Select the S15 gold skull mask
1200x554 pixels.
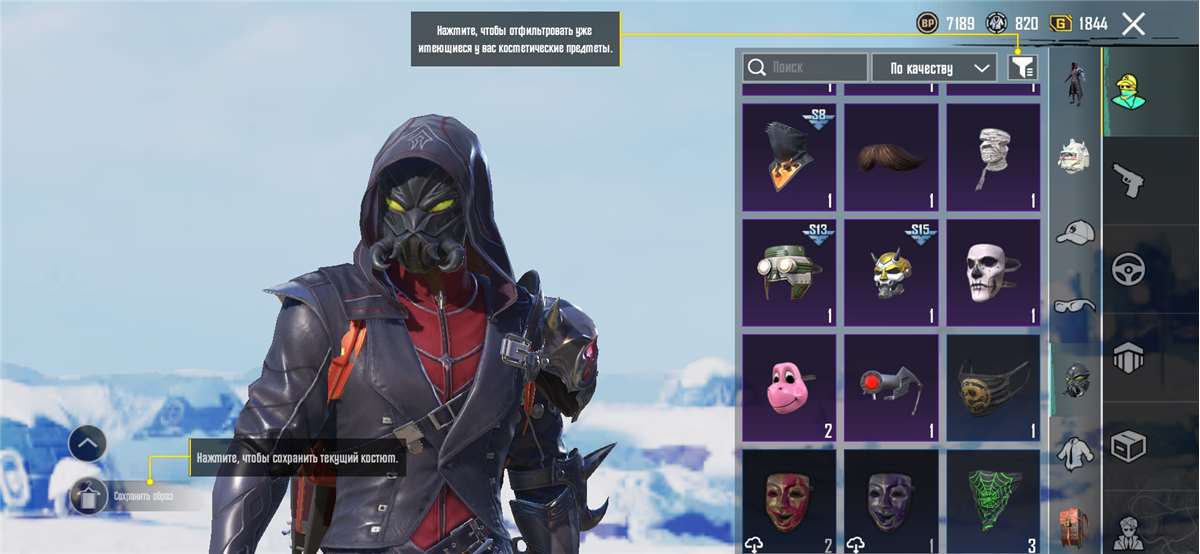[x=891, y=272]
